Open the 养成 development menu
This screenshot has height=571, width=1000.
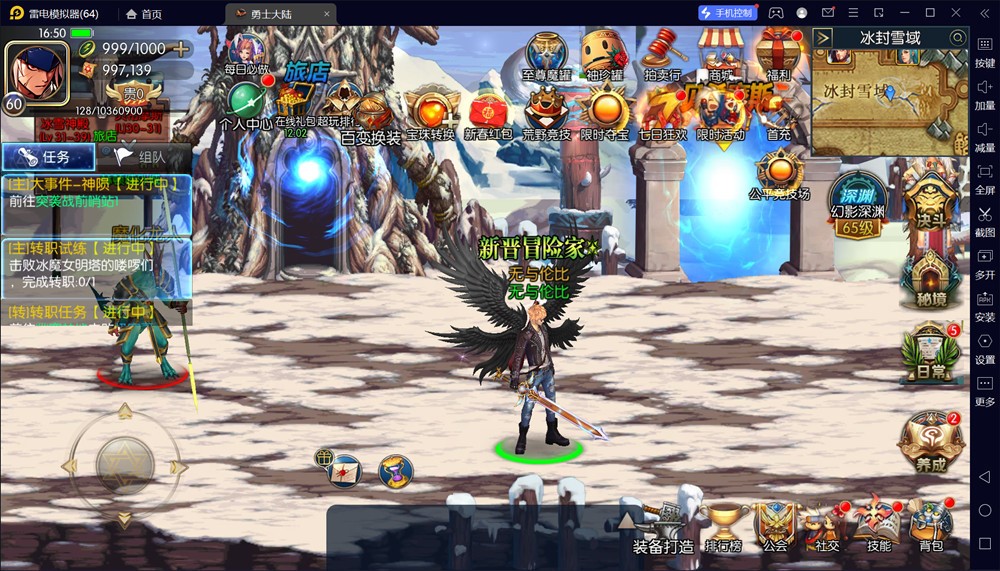click(x=930, y=441)
